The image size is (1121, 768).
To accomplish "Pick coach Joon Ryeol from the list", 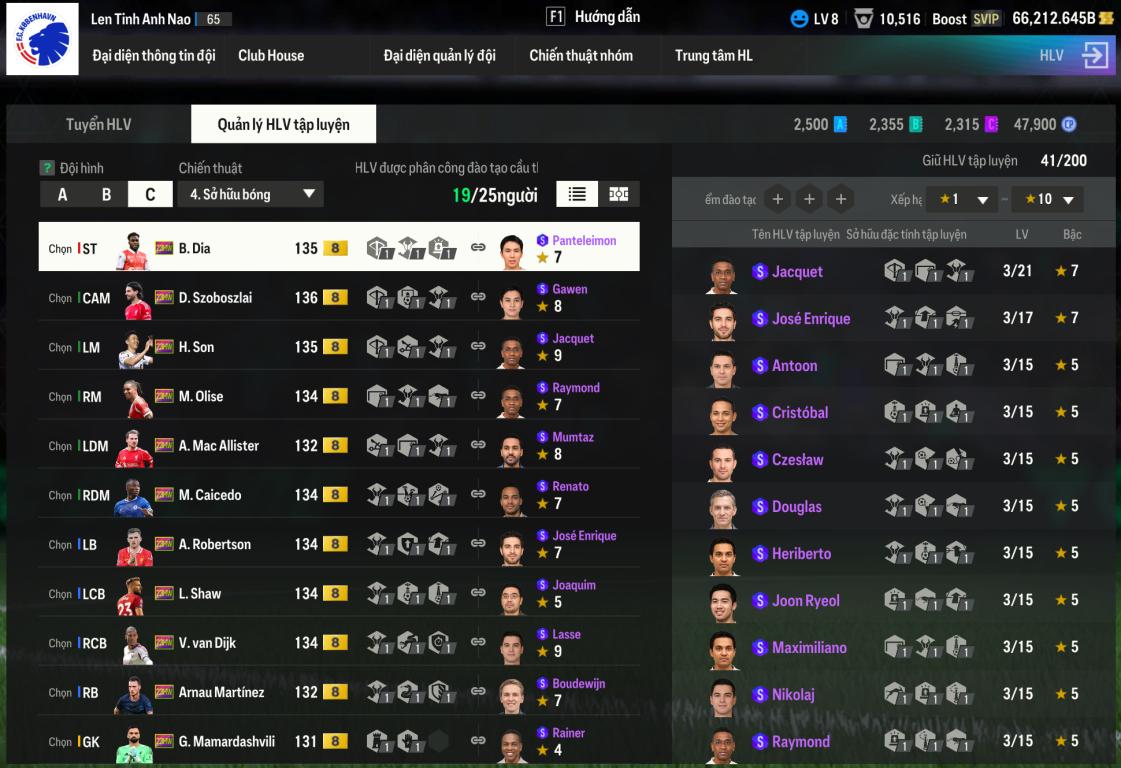I will click(x=805, y=601).
